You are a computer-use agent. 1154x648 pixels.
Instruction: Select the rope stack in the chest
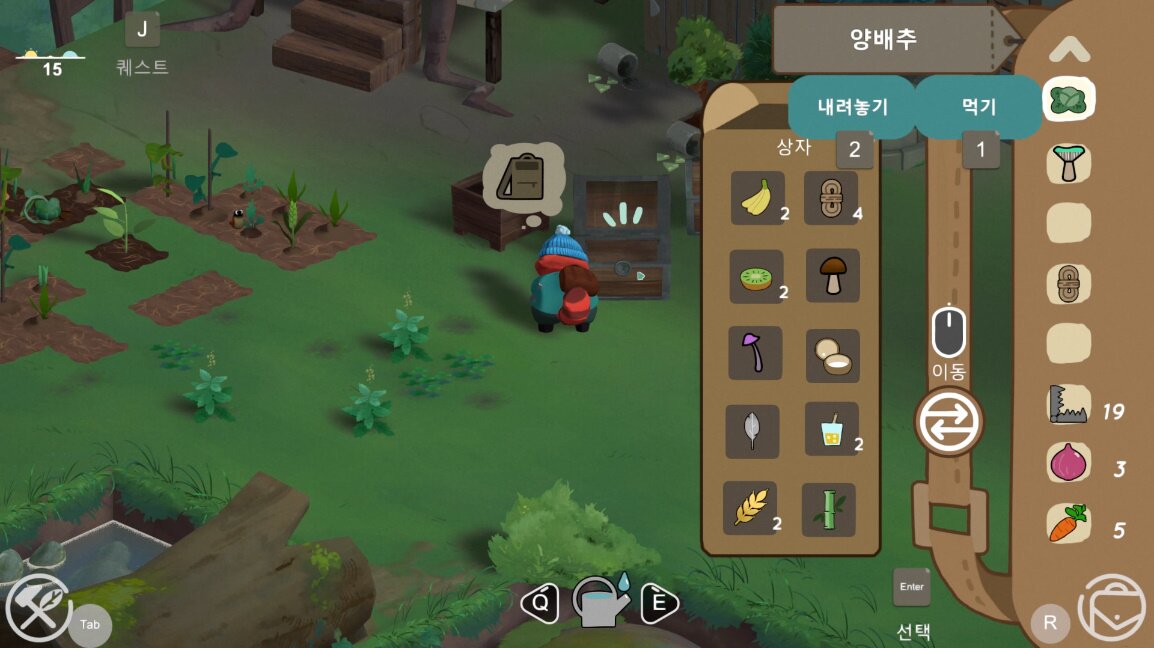point(831,198)
